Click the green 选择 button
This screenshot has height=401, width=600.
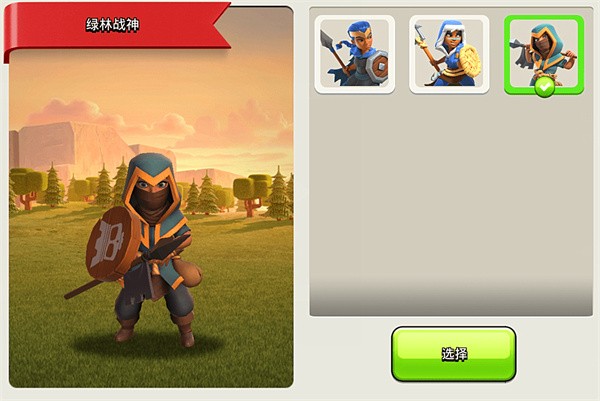[453, 354]
